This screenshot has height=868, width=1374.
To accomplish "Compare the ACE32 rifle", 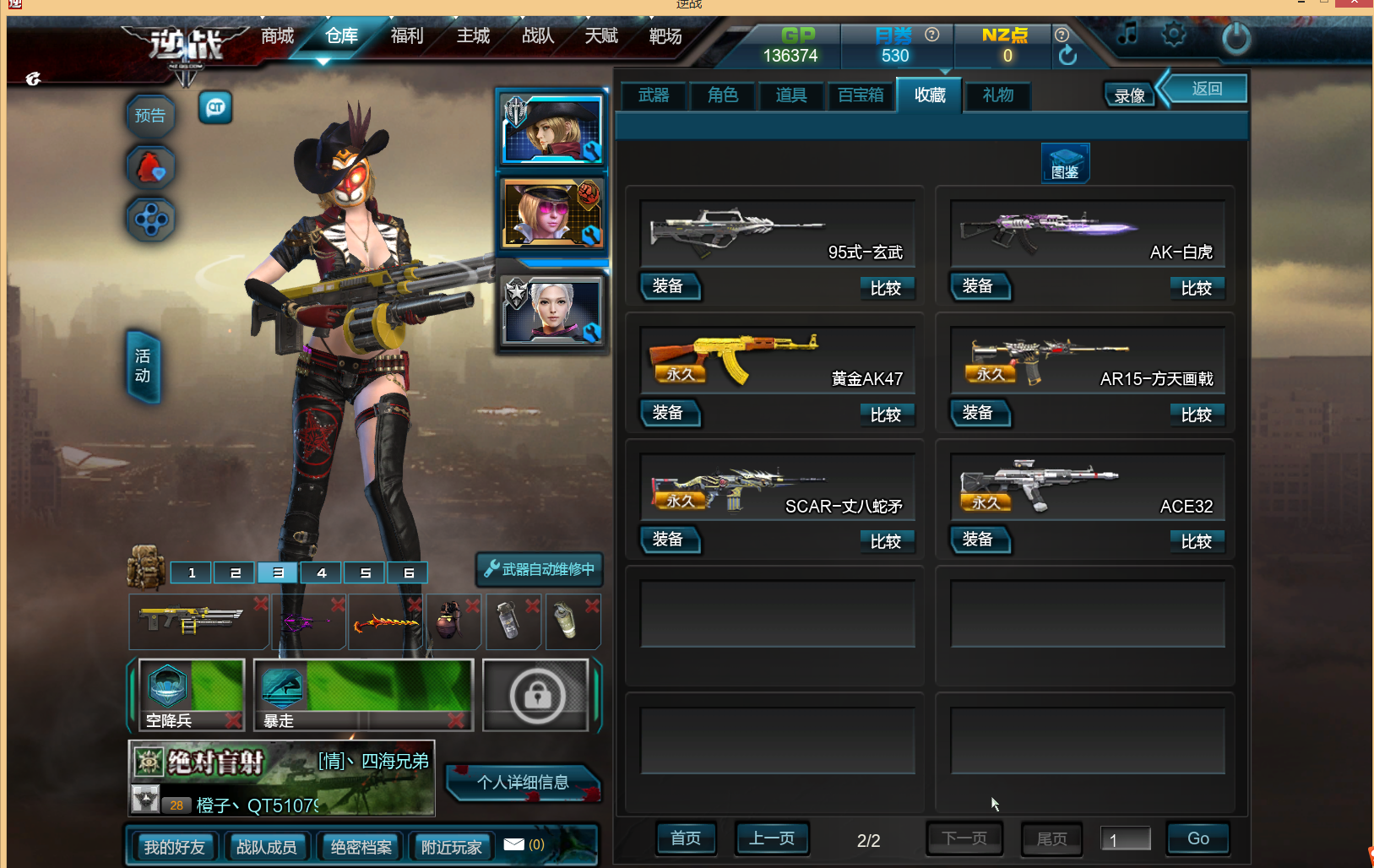I will pyautogui.click(x=1196, y=541).
